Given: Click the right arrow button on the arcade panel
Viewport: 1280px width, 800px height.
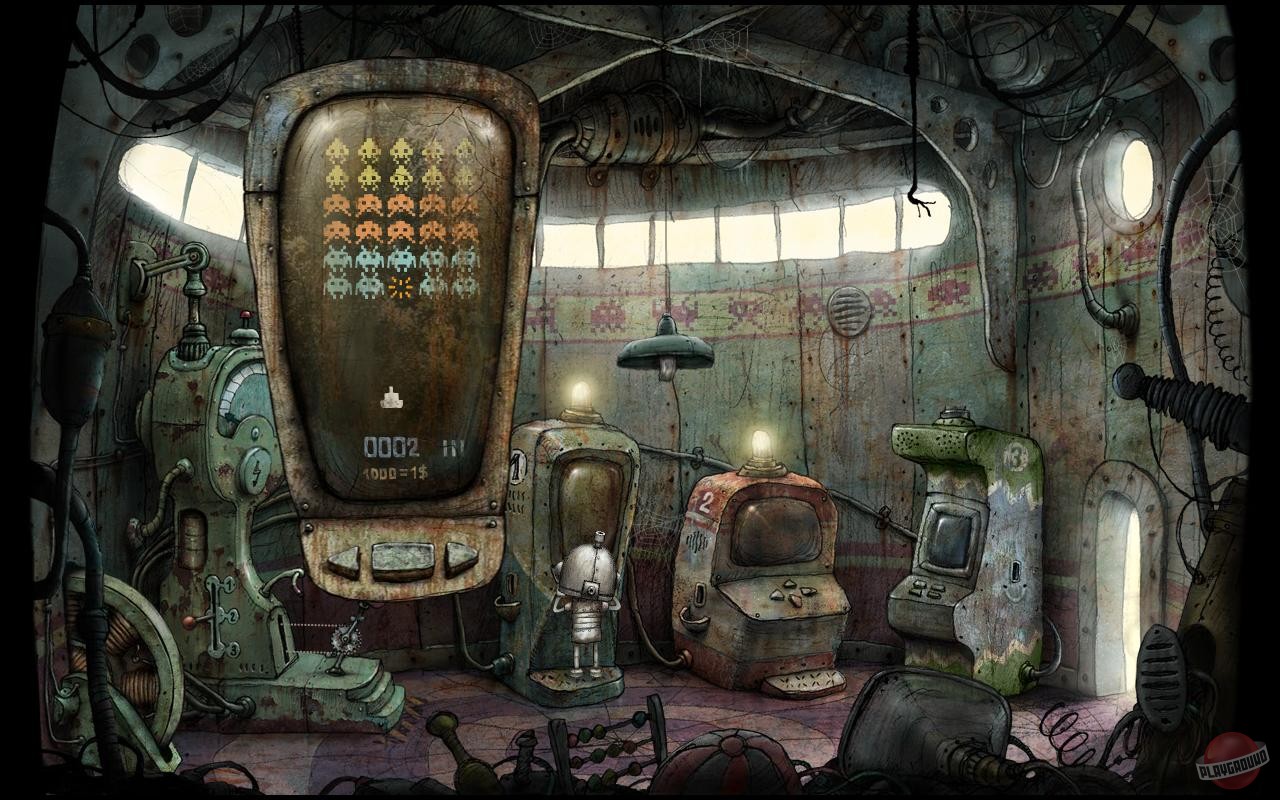Looking at the screenshot, I should pos(459,557).
